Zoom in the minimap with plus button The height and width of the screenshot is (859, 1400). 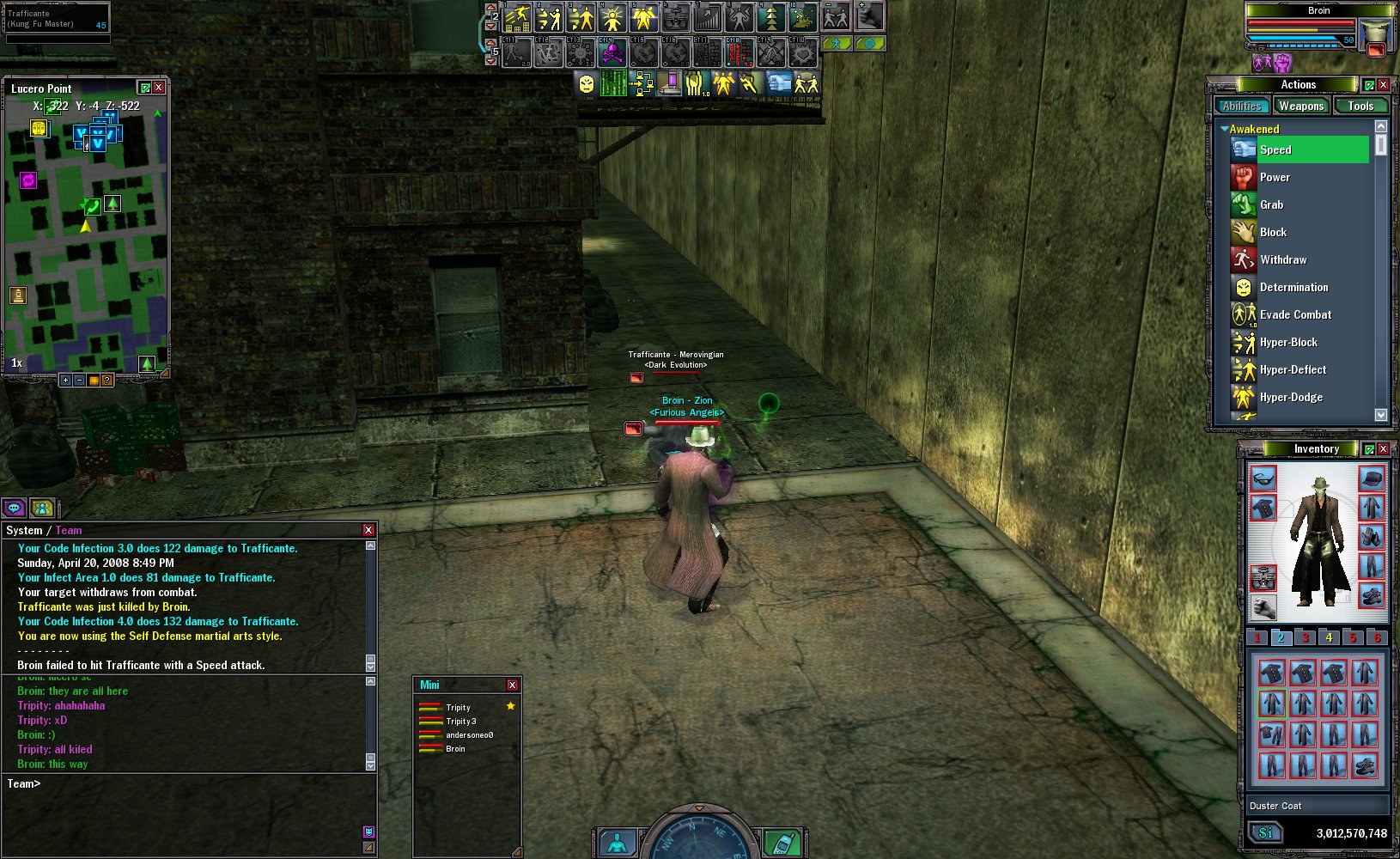pos(65,380)
